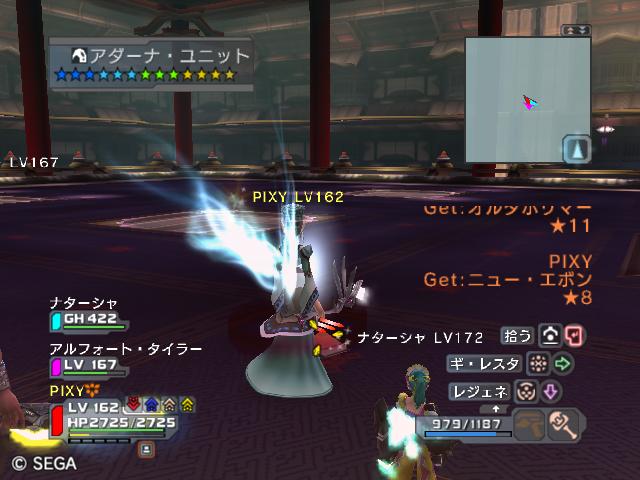This screenshot has height=480, width=640.
Task: Select the 拾う pick-up action
Action: click(x=517, y=335)
